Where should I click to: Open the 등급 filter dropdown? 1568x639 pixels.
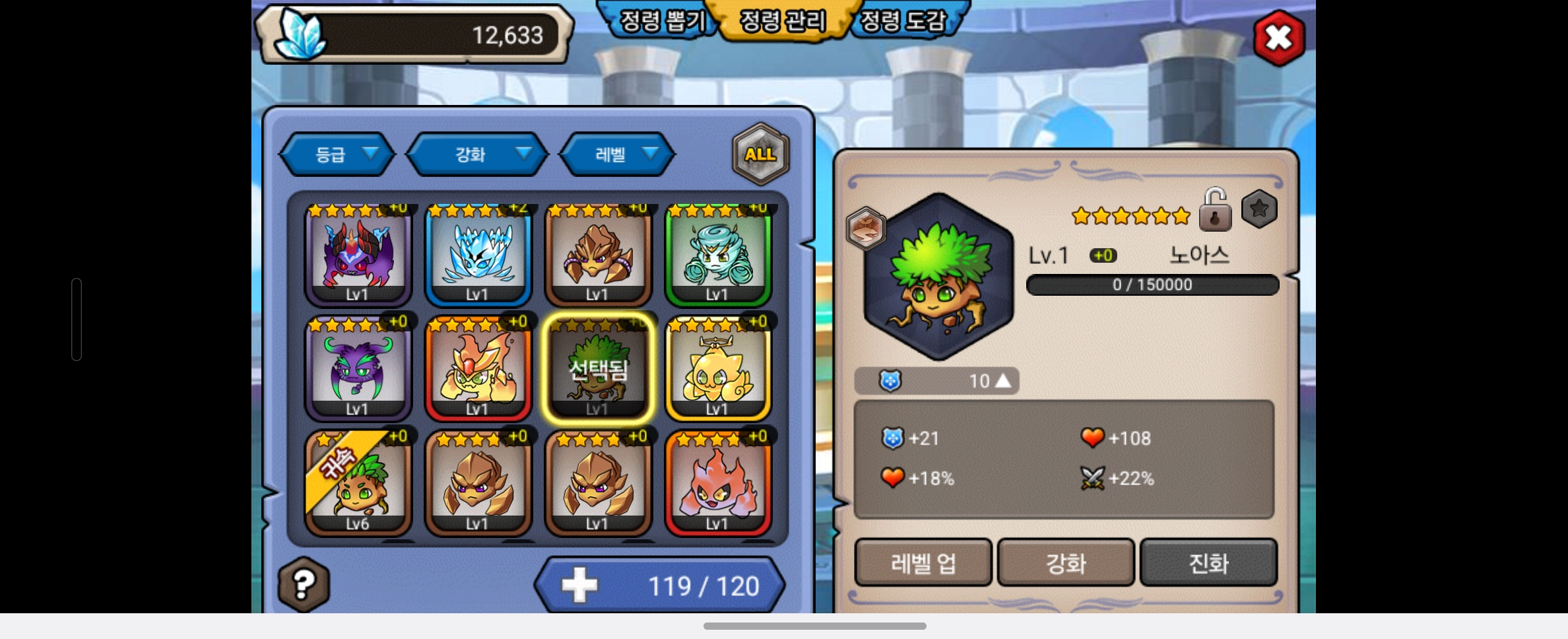click(338, 154)
